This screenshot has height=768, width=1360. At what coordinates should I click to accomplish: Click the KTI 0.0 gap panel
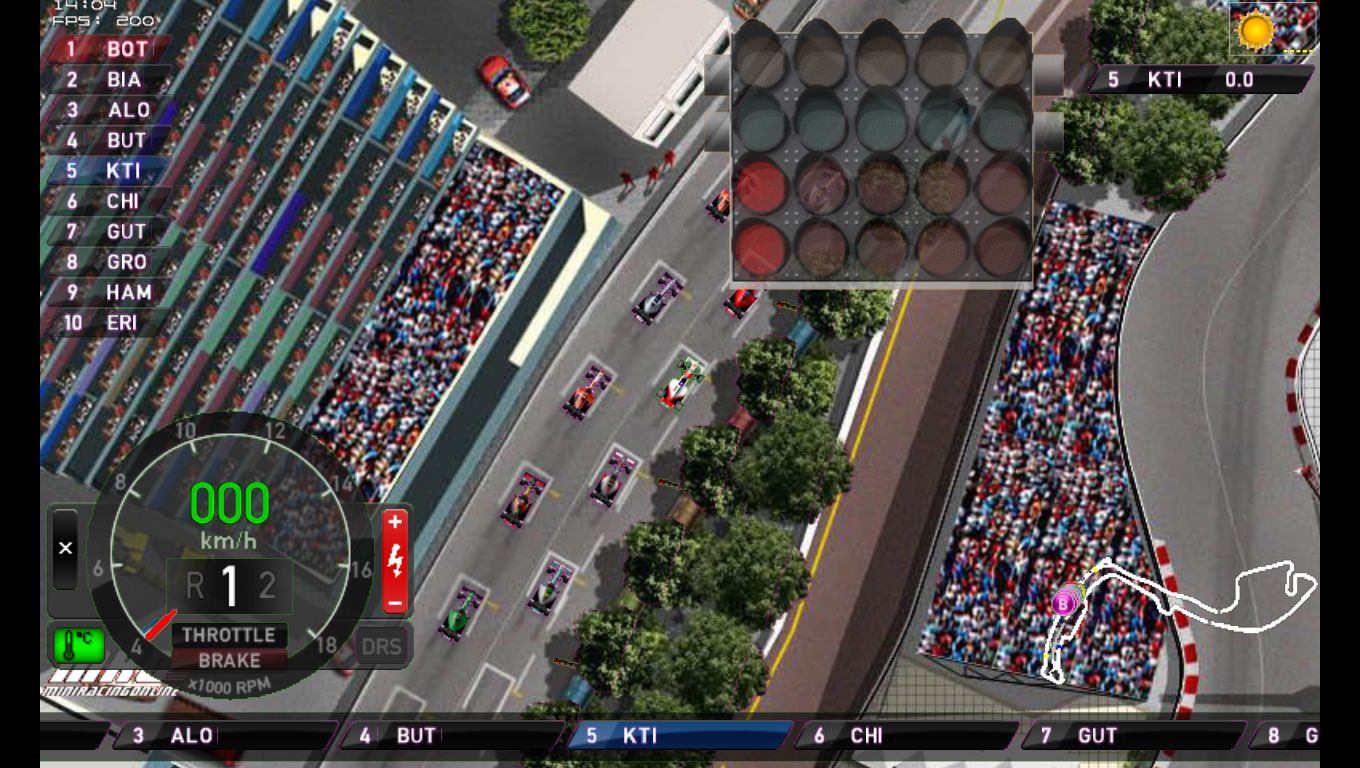click(1200, 80)
